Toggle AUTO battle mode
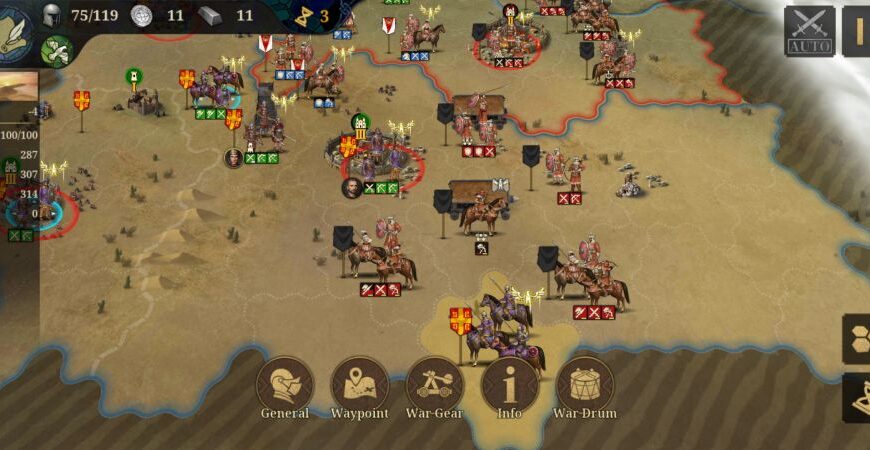 pyautogui.click(x=809, y=30)
